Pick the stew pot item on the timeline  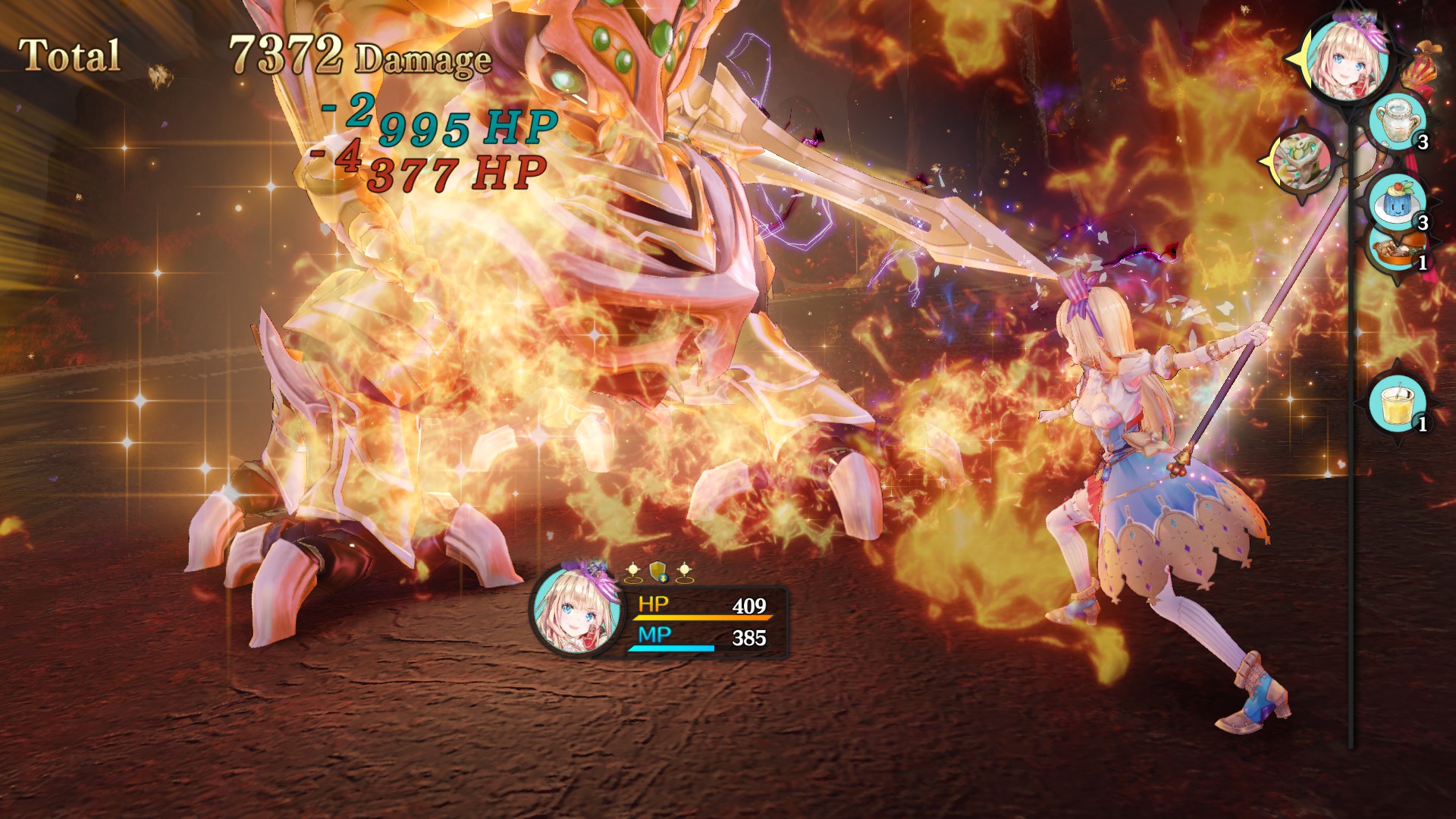(1397, 249)
